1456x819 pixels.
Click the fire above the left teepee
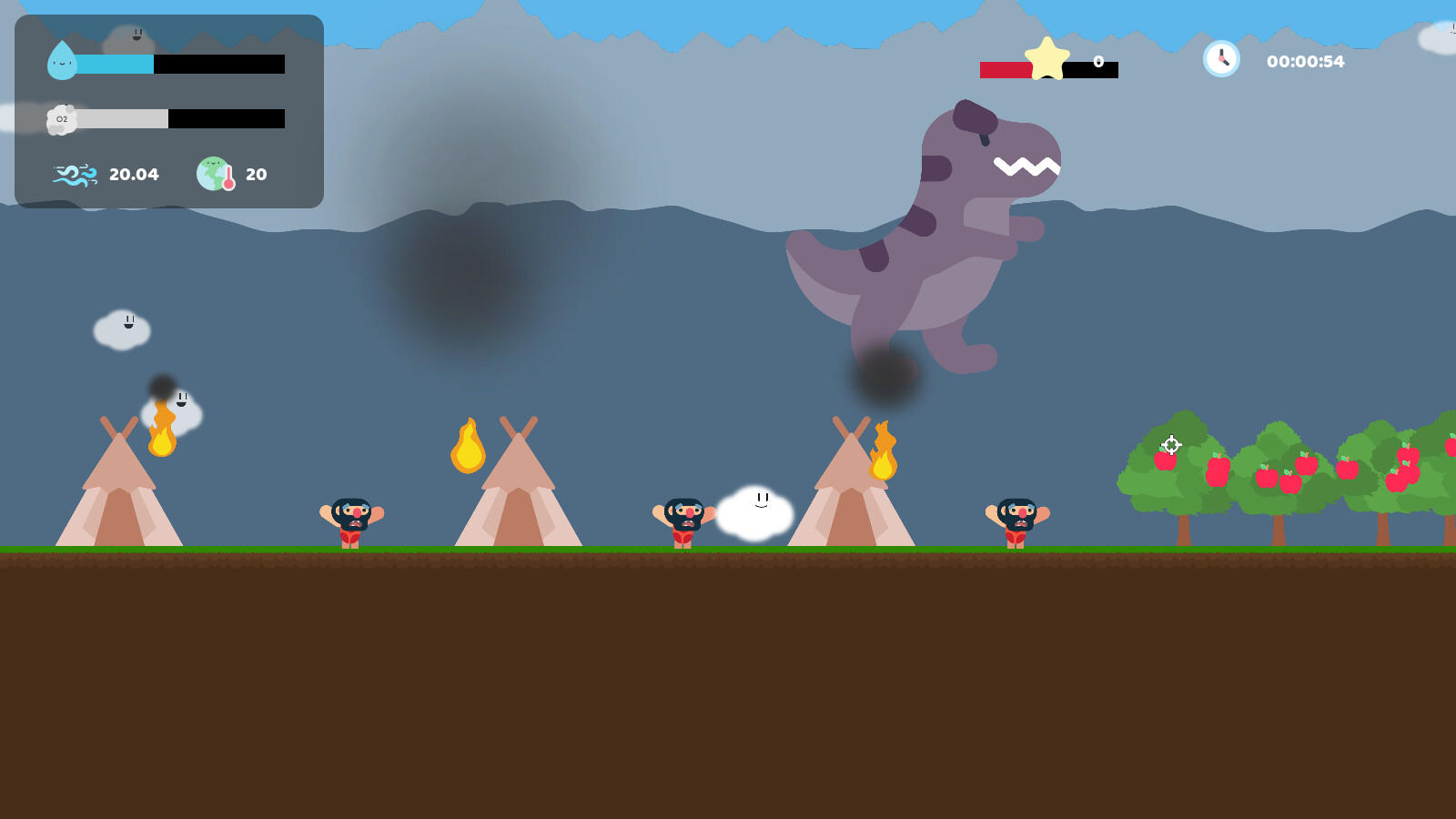click(164, 435)
